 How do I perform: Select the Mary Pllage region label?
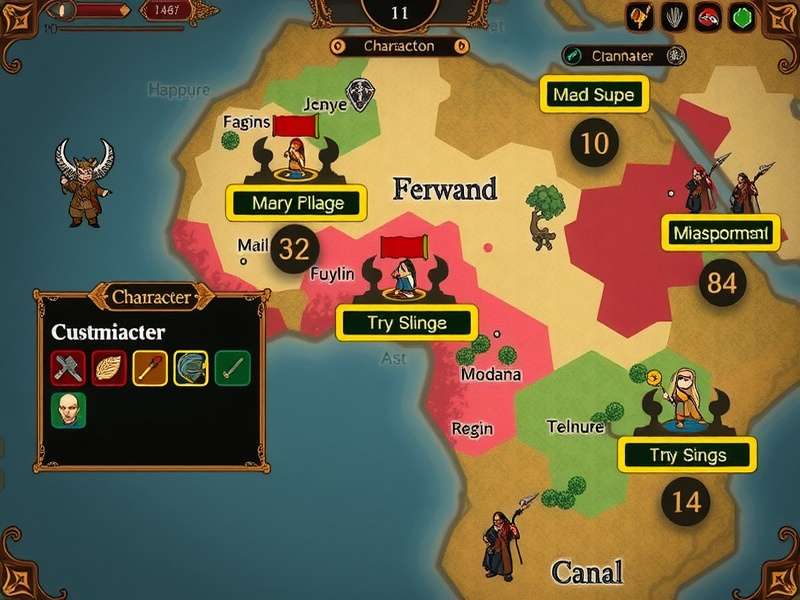[298, 203]
